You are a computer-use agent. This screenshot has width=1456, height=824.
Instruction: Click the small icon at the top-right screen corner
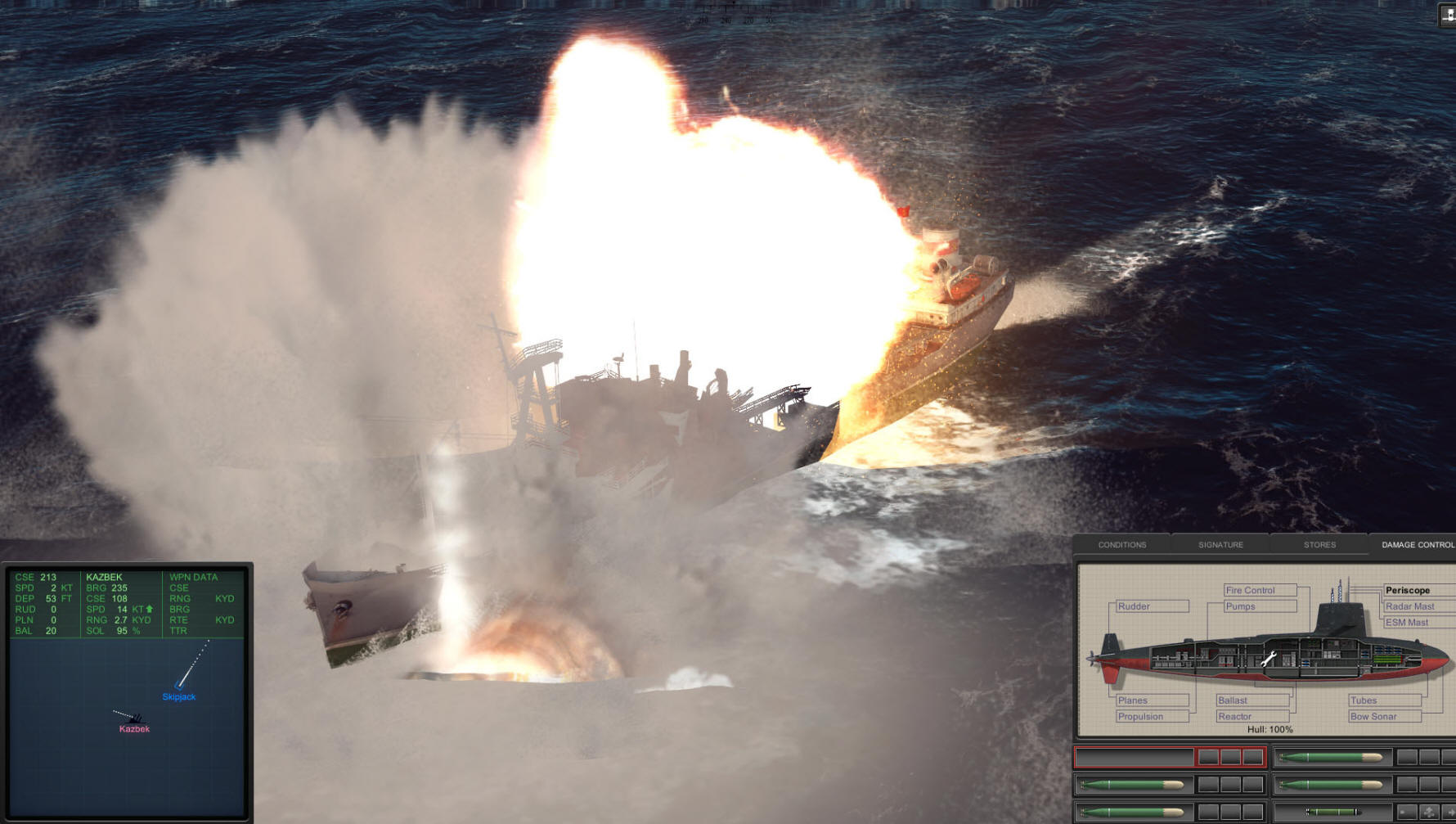tap(1445, 13)
